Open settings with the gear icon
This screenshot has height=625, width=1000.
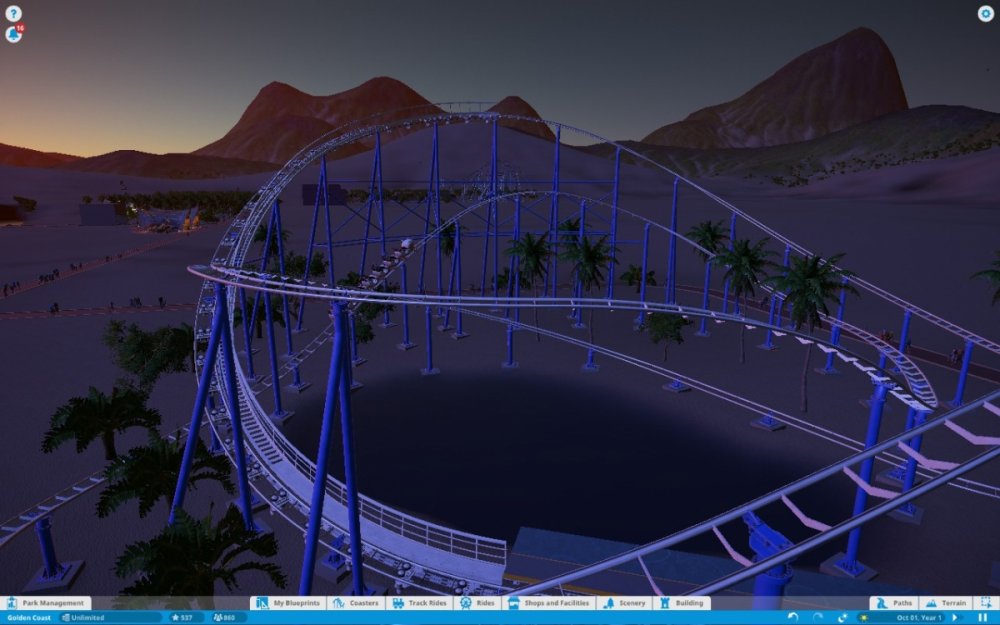pos(985,14)
